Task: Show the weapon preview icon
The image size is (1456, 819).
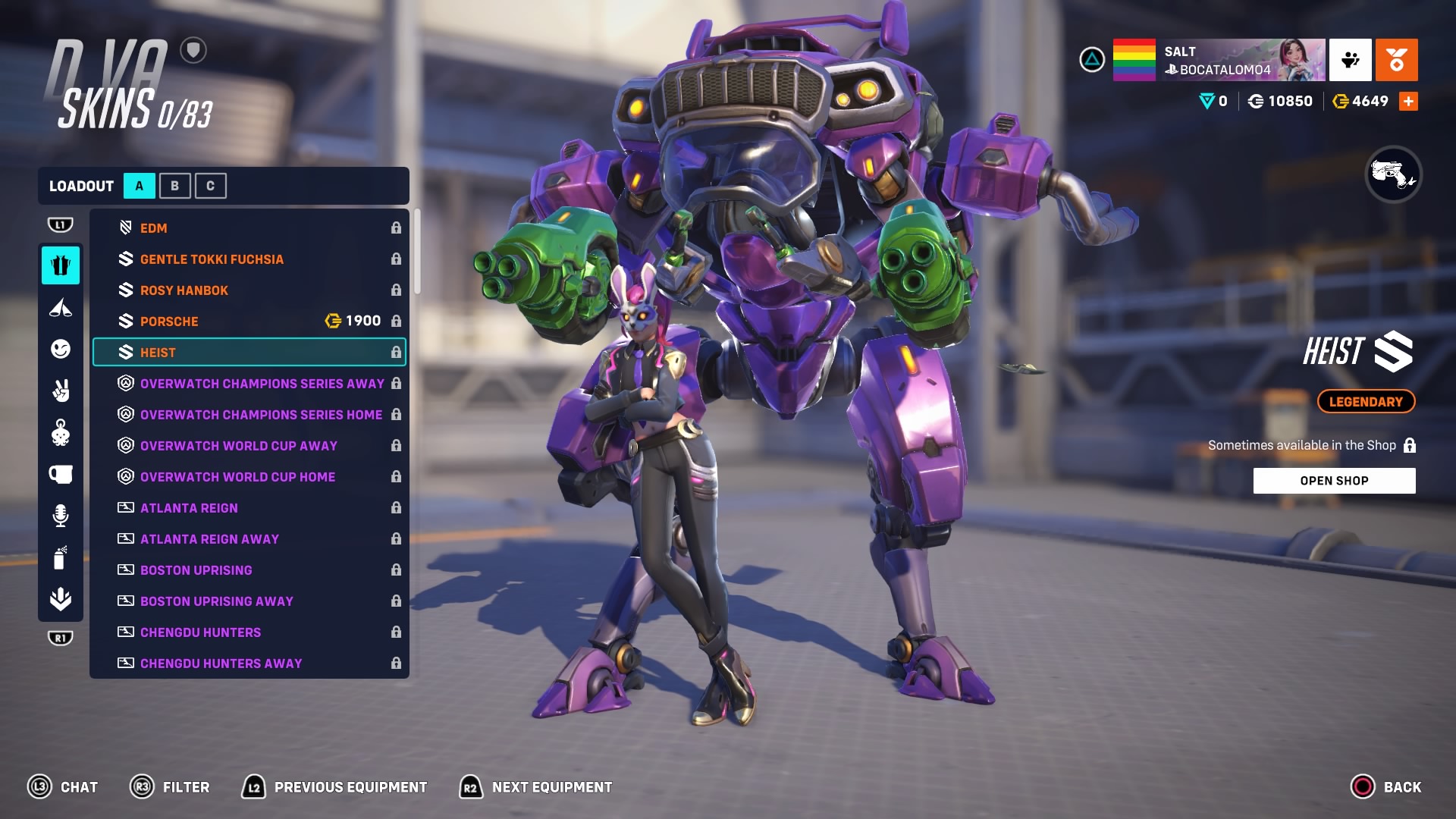Action: (1393, 174)
